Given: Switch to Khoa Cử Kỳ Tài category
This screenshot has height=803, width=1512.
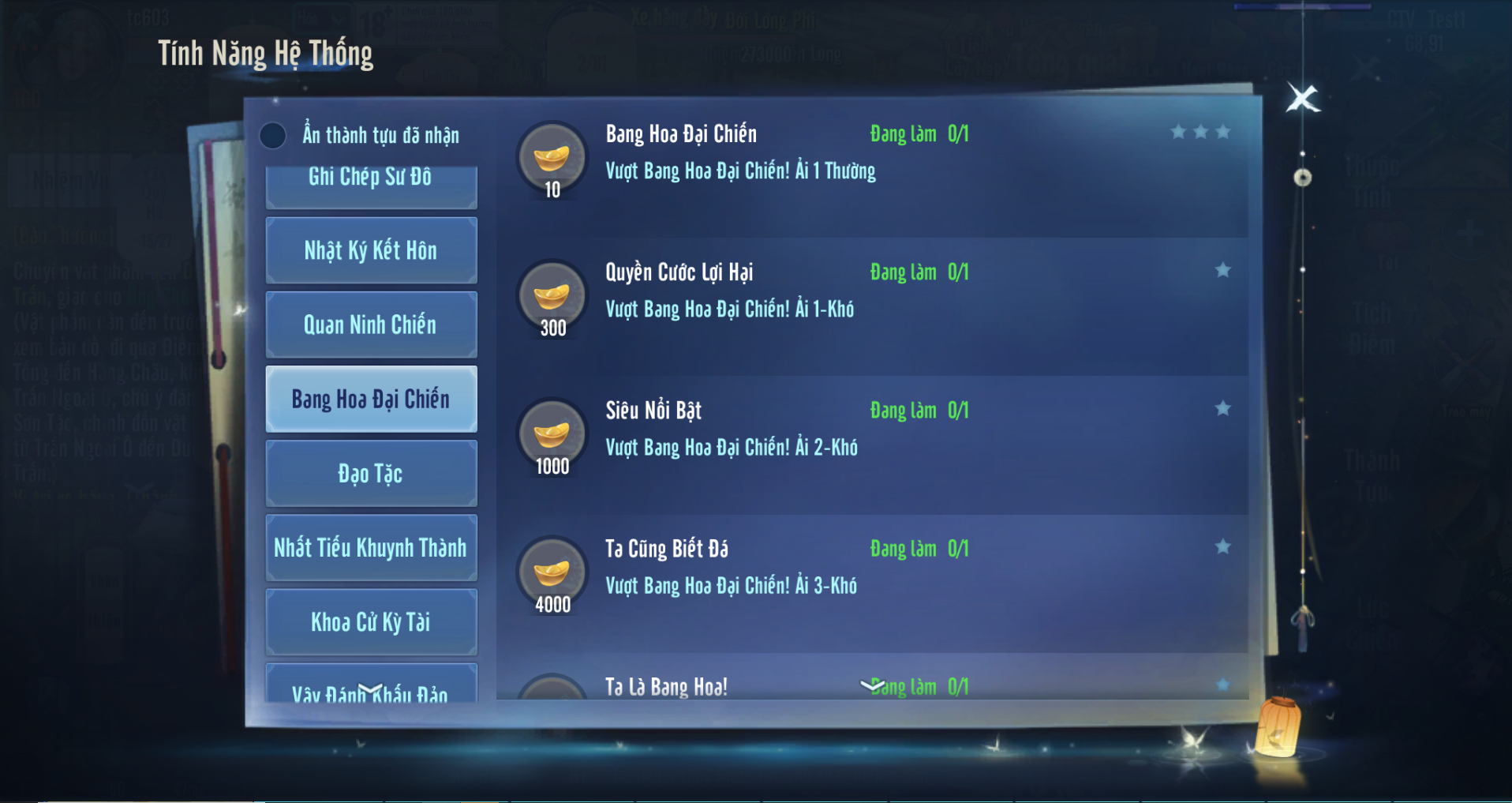Looking at the screenshot, I should coord(371,622).
